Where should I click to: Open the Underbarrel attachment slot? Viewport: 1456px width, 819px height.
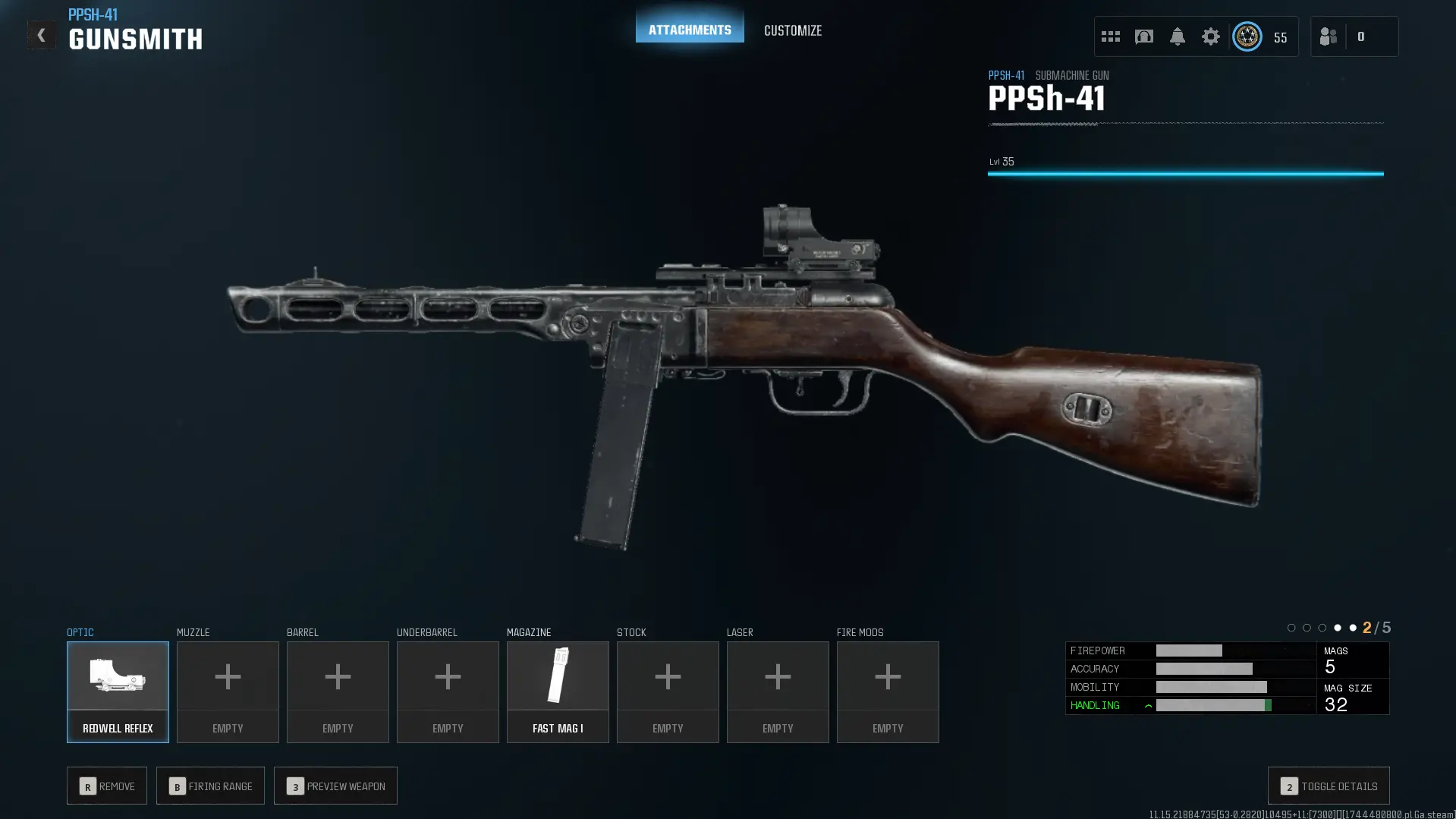pyautogui.click(x=448, y=691)
